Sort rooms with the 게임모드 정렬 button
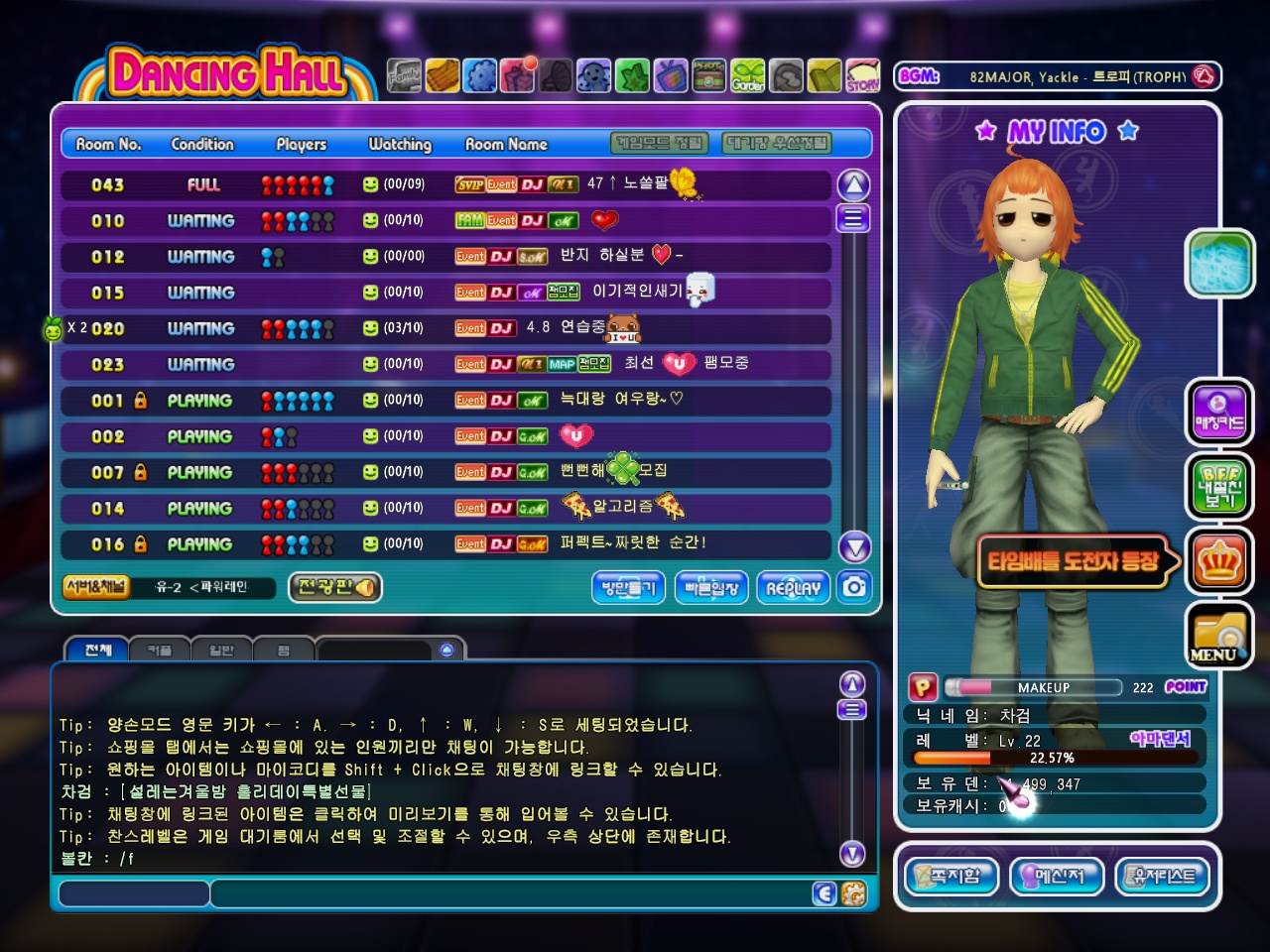1270x952 pixels. [x=660, y=144]
